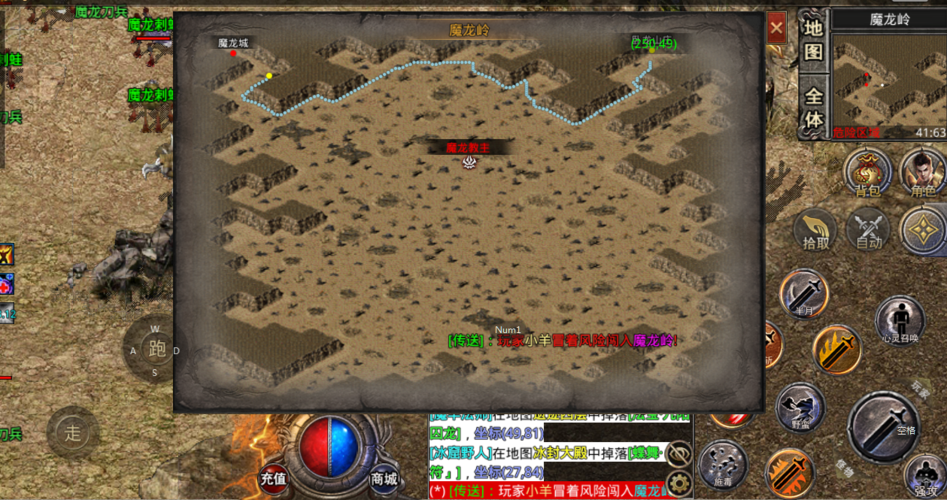Click the gold shuriken emblem icon
Viewport: 947px width, 500px height.
[x=922, y=230]
